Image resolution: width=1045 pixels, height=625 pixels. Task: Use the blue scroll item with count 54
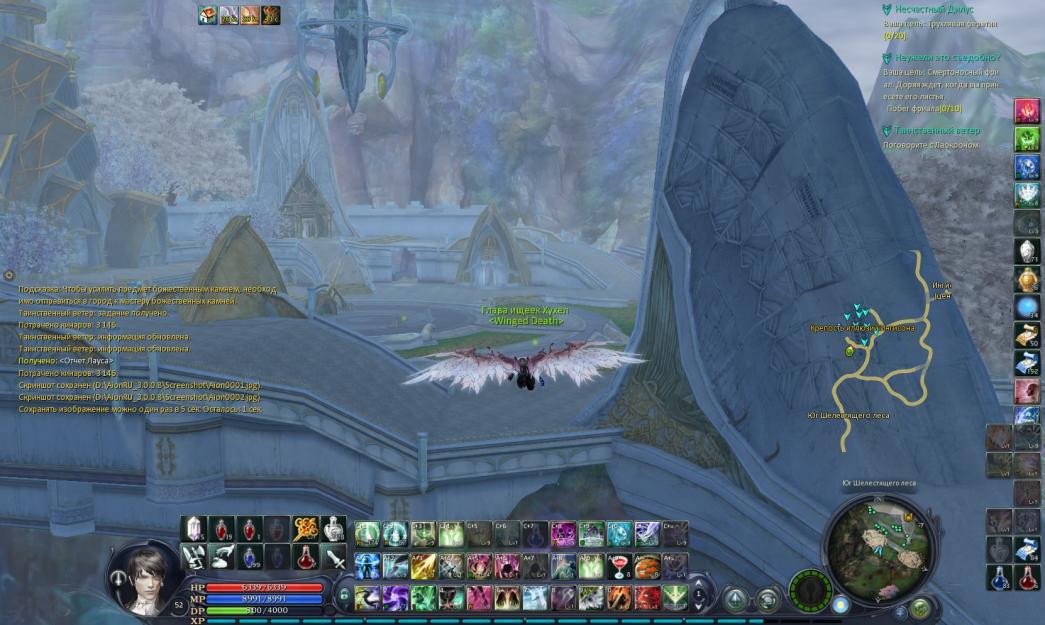pyautogui.click(x=1027, y=548)
